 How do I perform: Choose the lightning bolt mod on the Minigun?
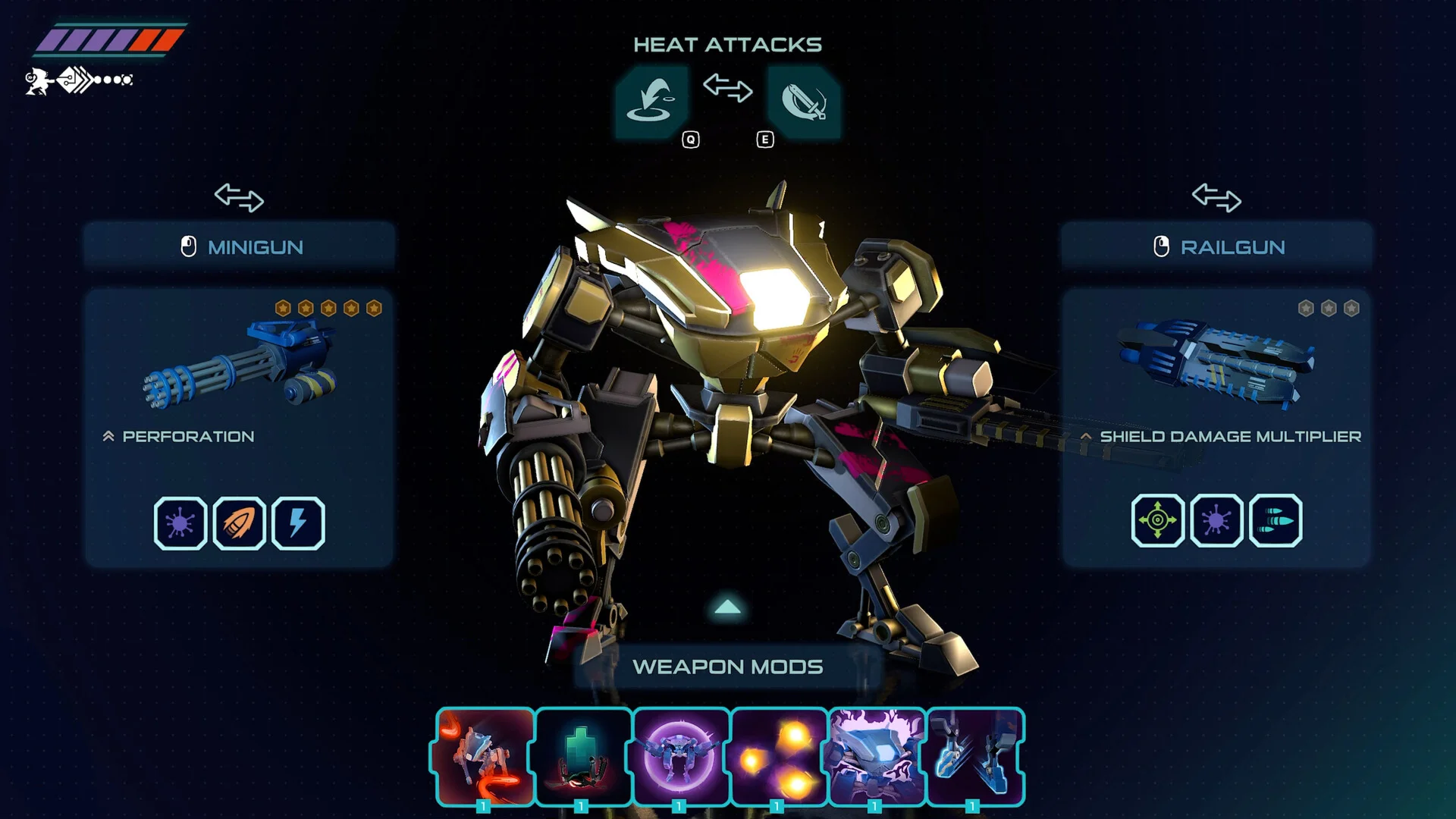(x=298, y=522)
